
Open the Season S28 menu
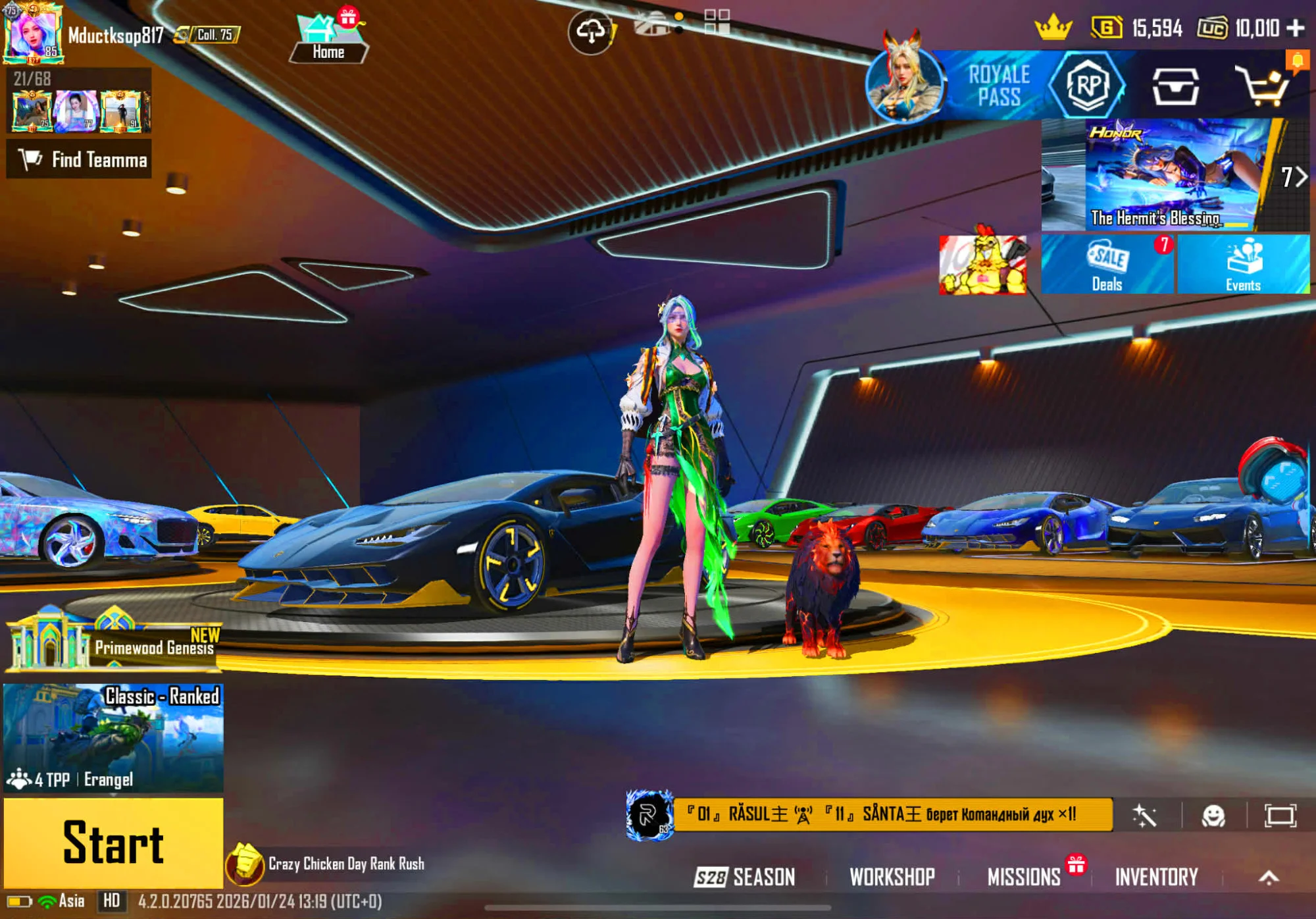(x=745, y=877)
